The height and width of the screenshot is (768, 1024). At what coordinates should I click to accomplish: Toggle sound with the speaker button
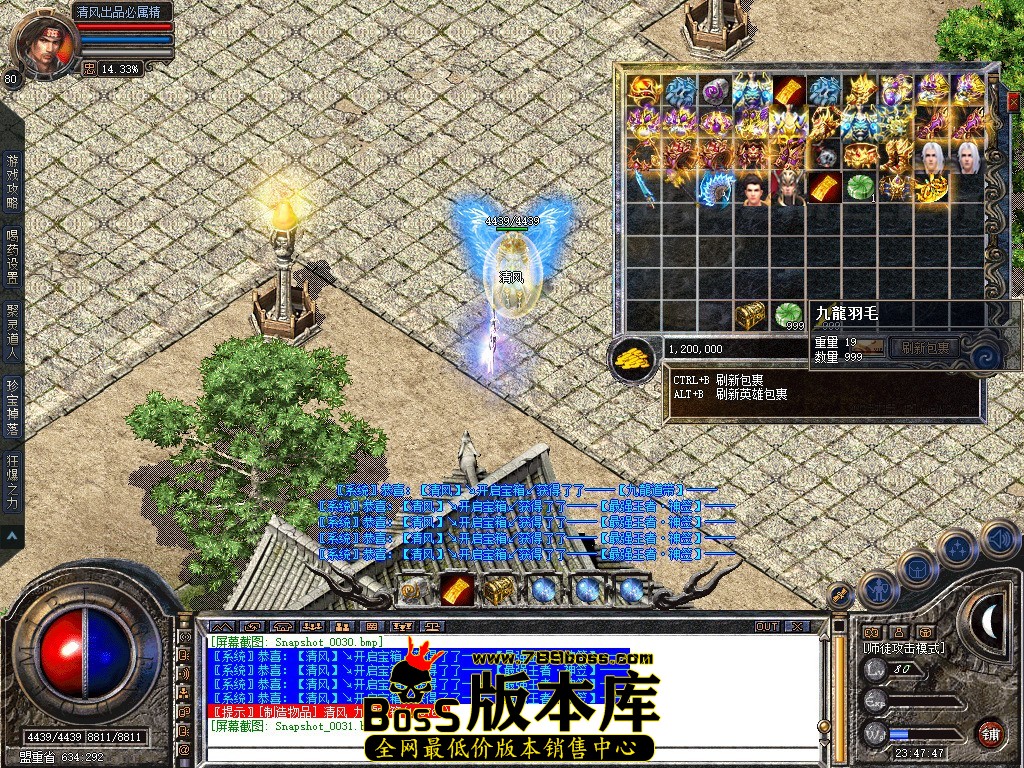pos(998,540)
